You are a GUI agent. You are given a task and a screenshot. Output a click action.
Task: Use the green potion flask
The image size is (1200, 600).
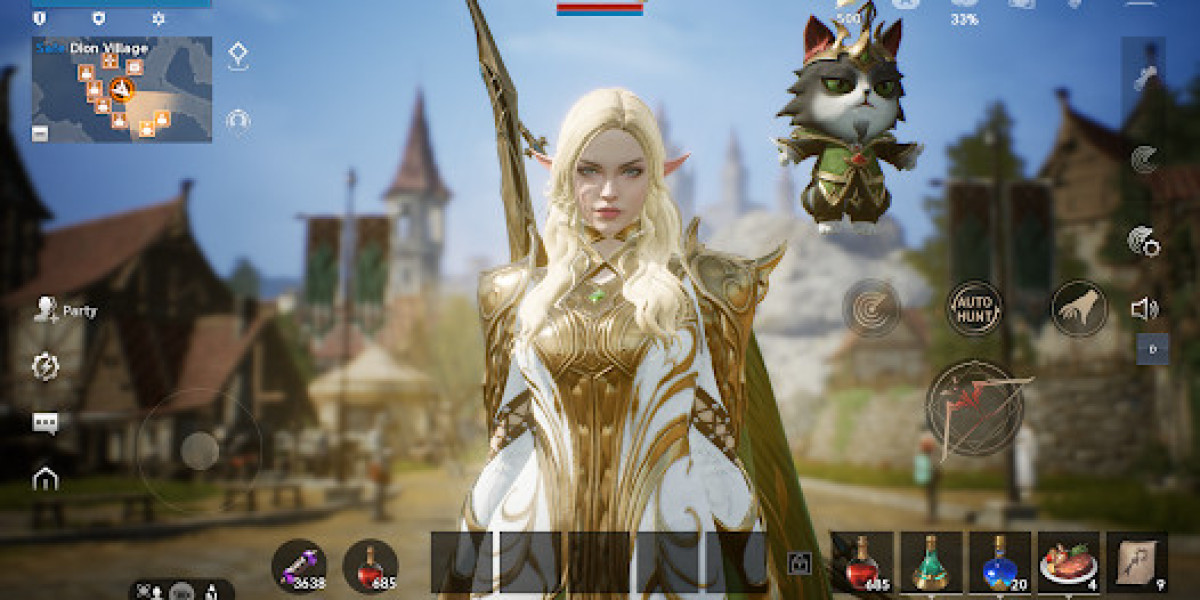tap(931, 563)
